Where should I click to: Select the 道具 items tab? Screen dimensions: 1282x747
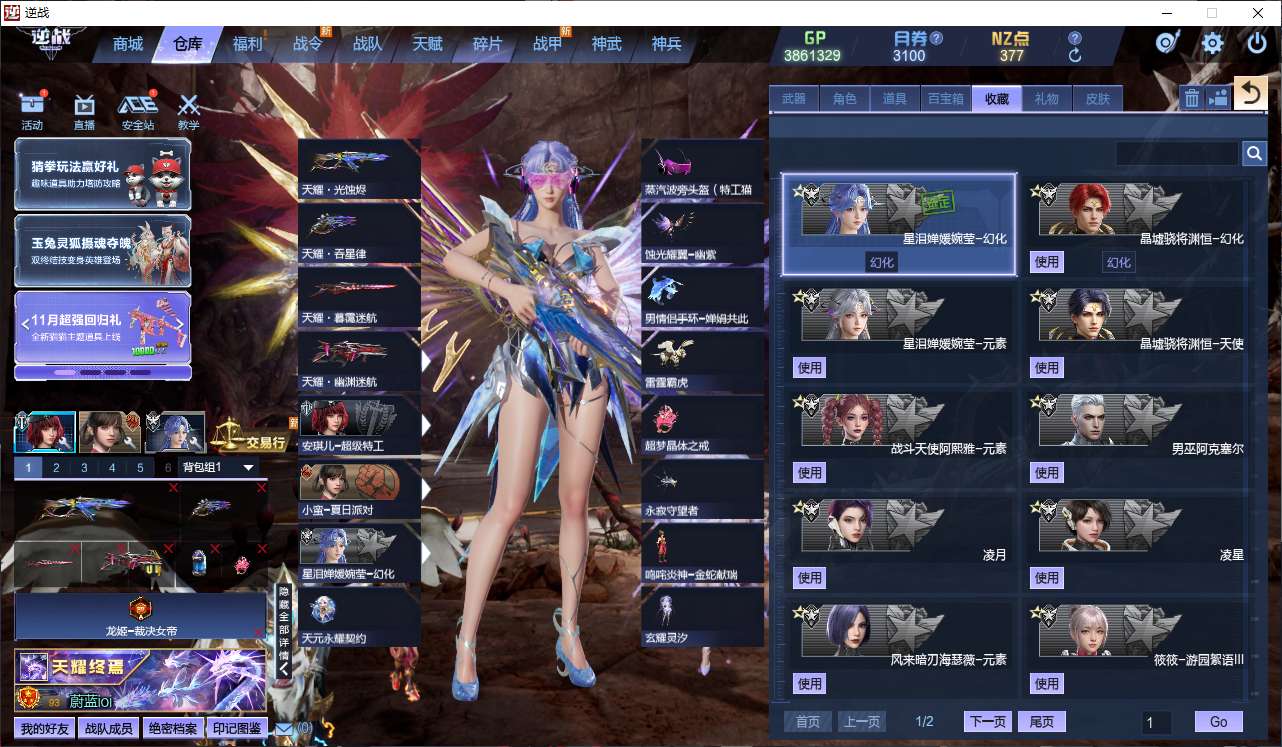[894, 98]
